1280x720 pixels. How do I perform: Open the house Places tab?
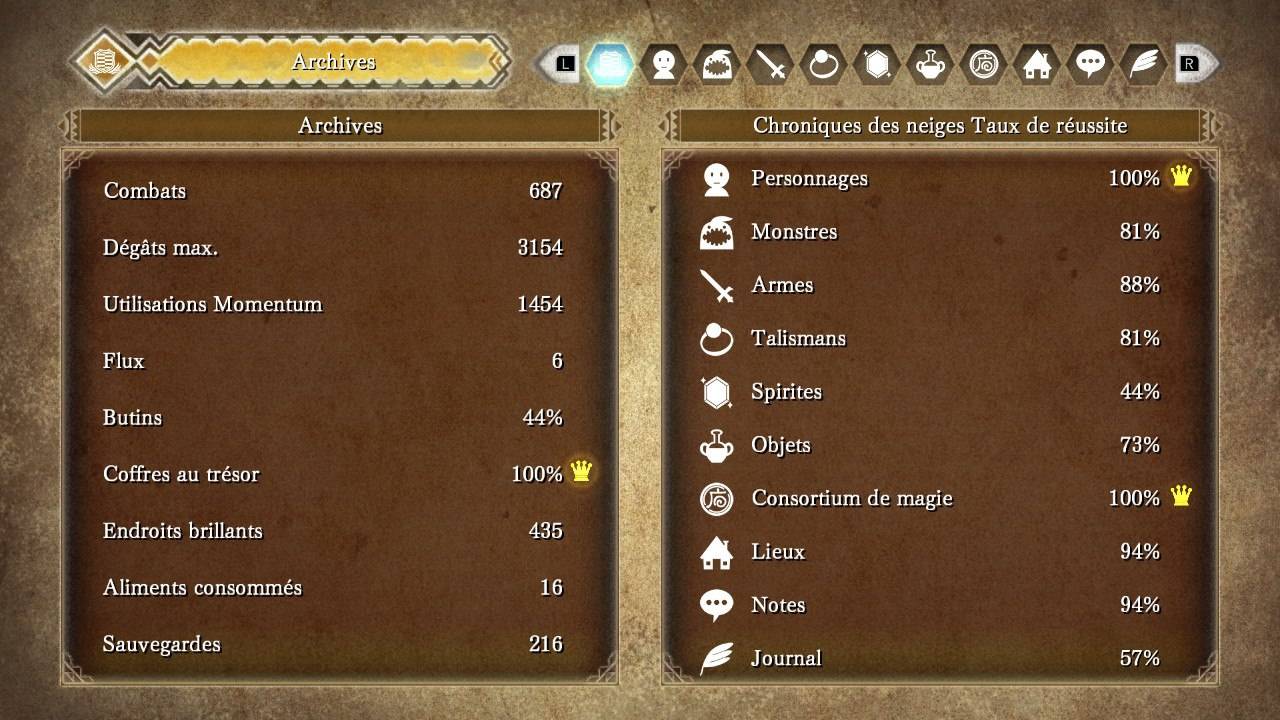[1036, 64]
